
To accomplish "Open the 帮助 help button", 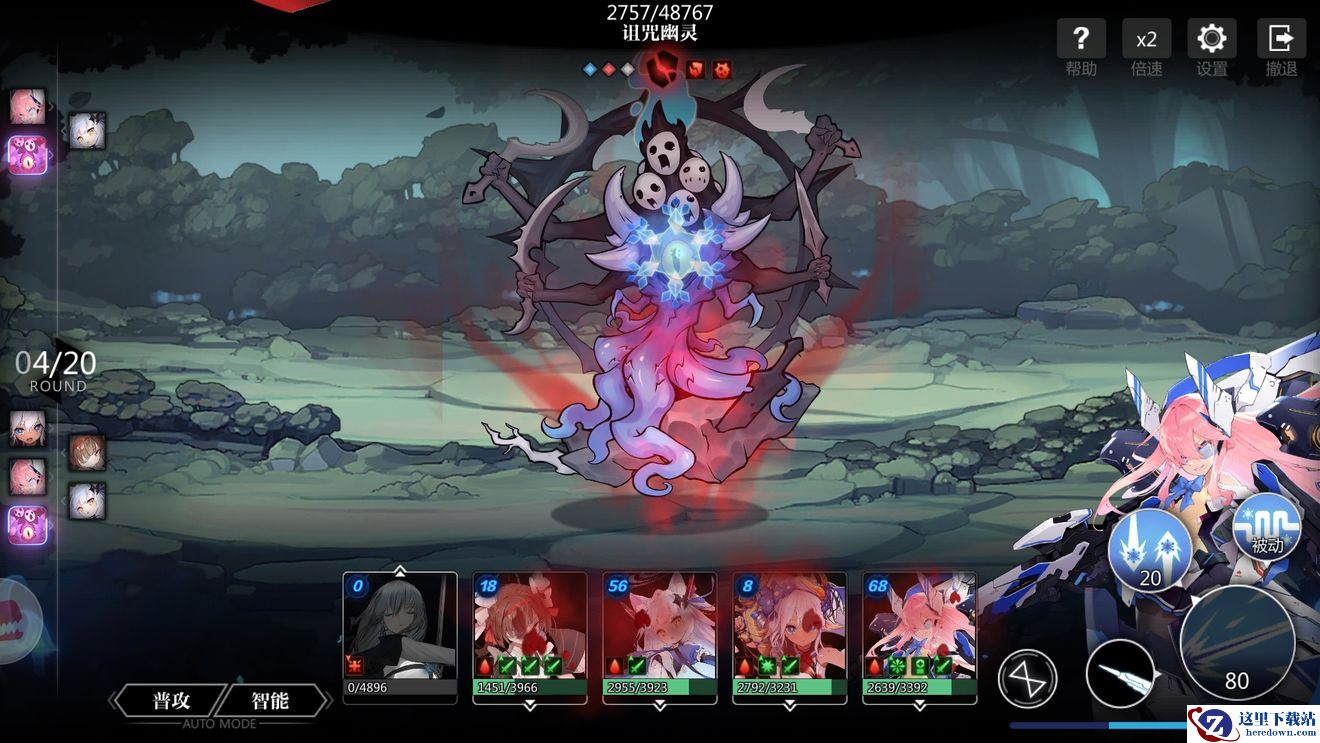I will pyautogui.click(x=1081, y=40).
